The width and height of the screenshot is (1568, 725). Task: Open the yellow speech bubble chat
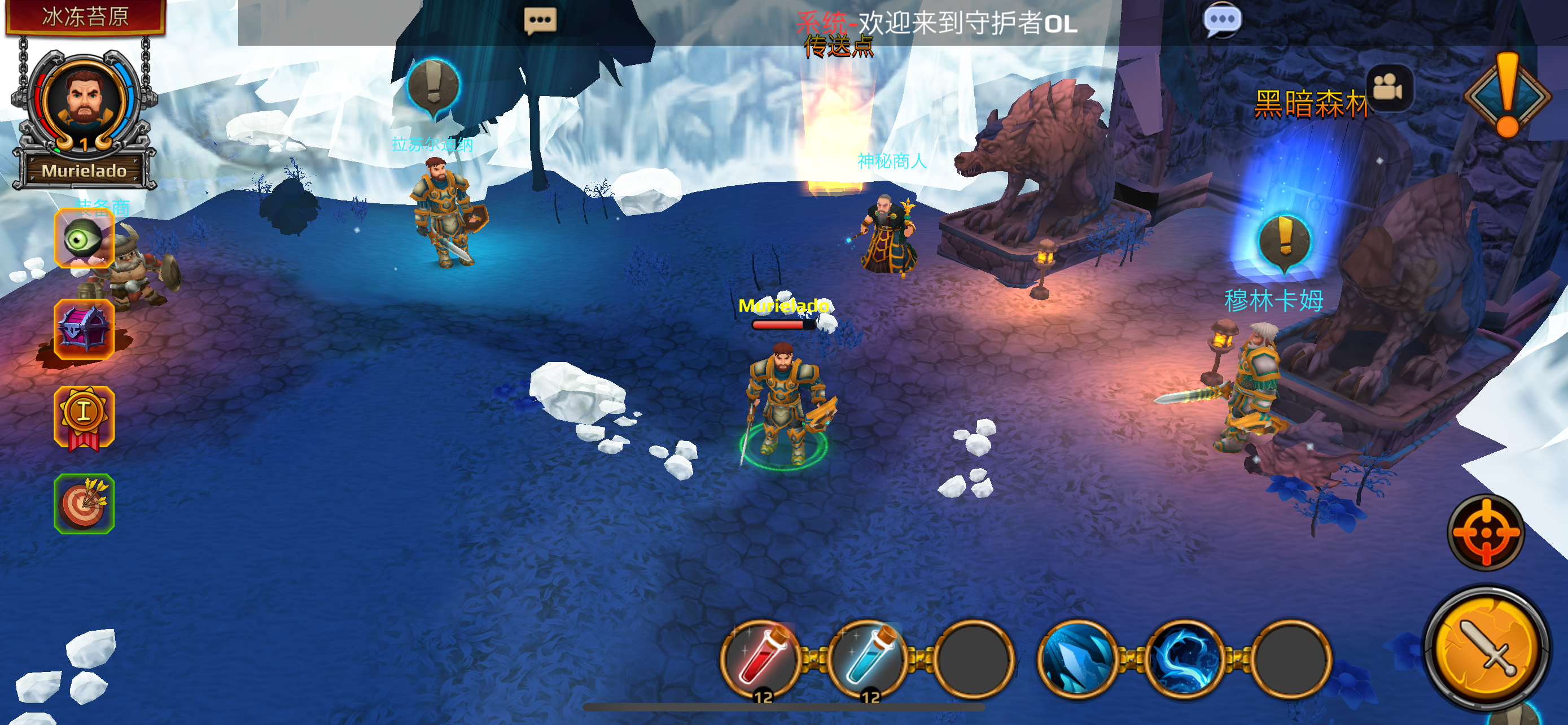[540, 20]
